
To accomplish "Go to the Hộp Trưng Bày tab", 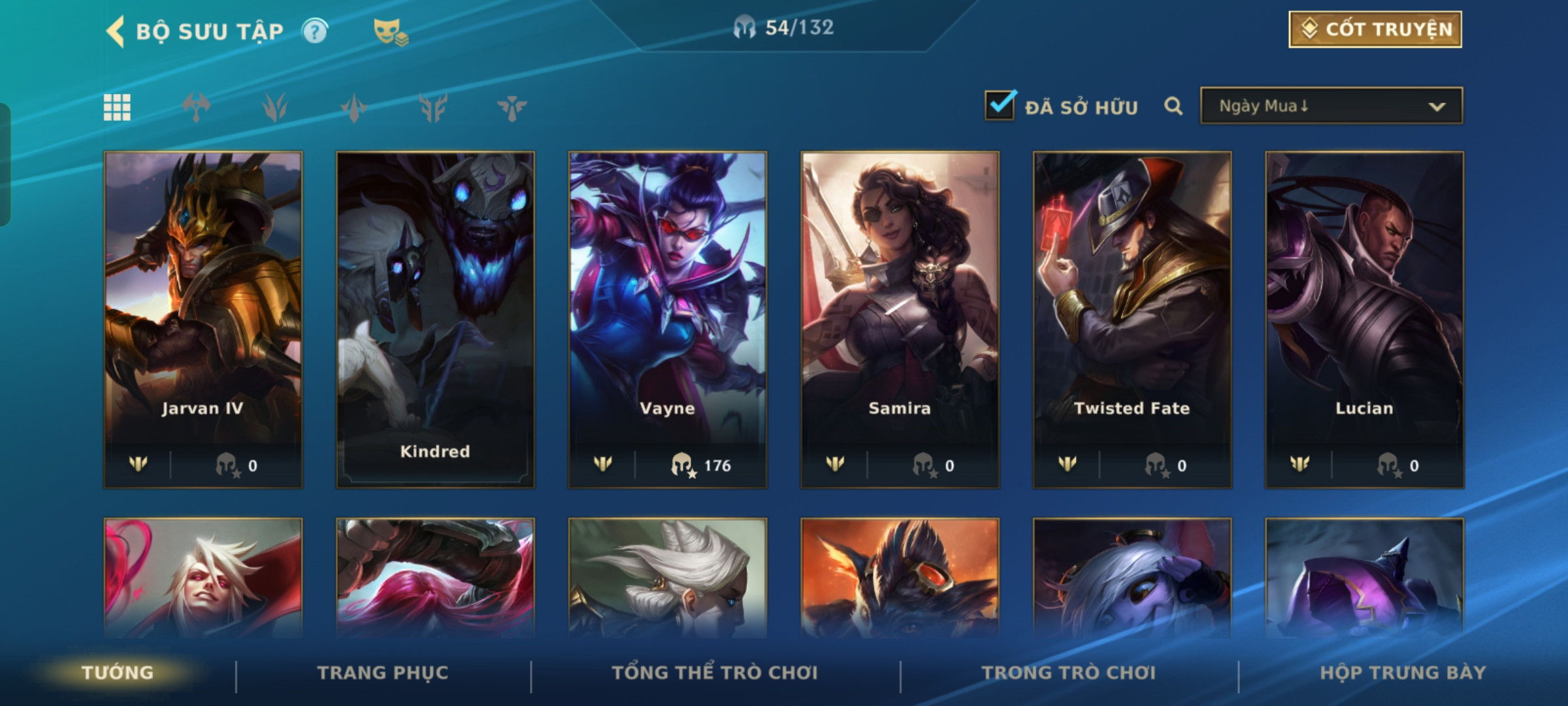I will (1403, 673).
